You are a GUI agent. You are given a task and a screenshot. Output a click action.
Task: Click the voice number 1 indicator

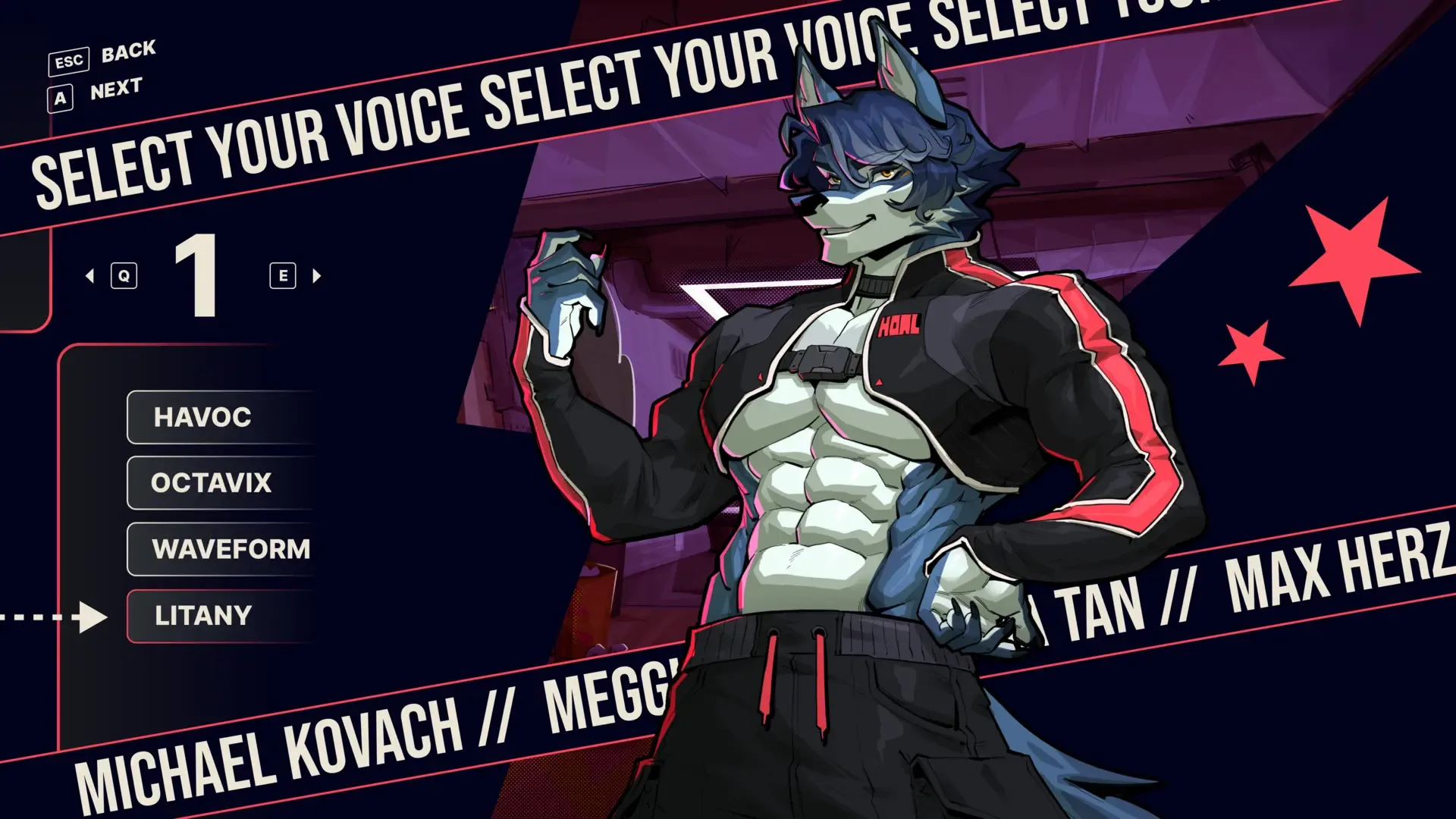point(199,275)
